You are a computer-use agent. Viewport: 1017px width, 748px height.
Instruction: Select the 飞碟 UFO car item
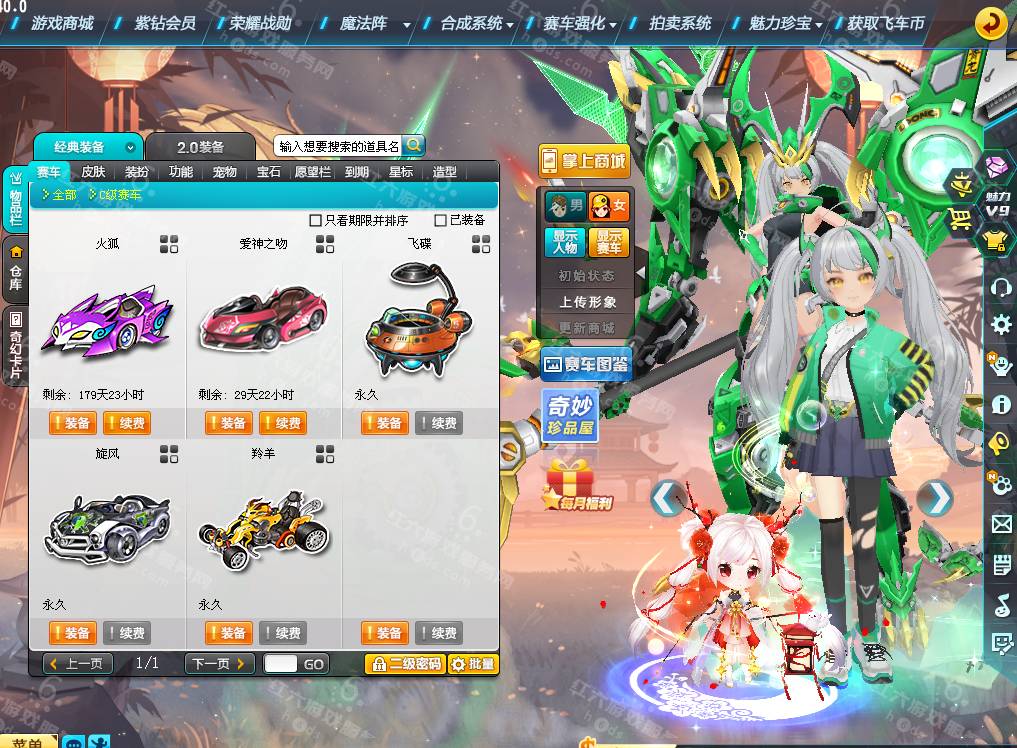click(419, 317)
